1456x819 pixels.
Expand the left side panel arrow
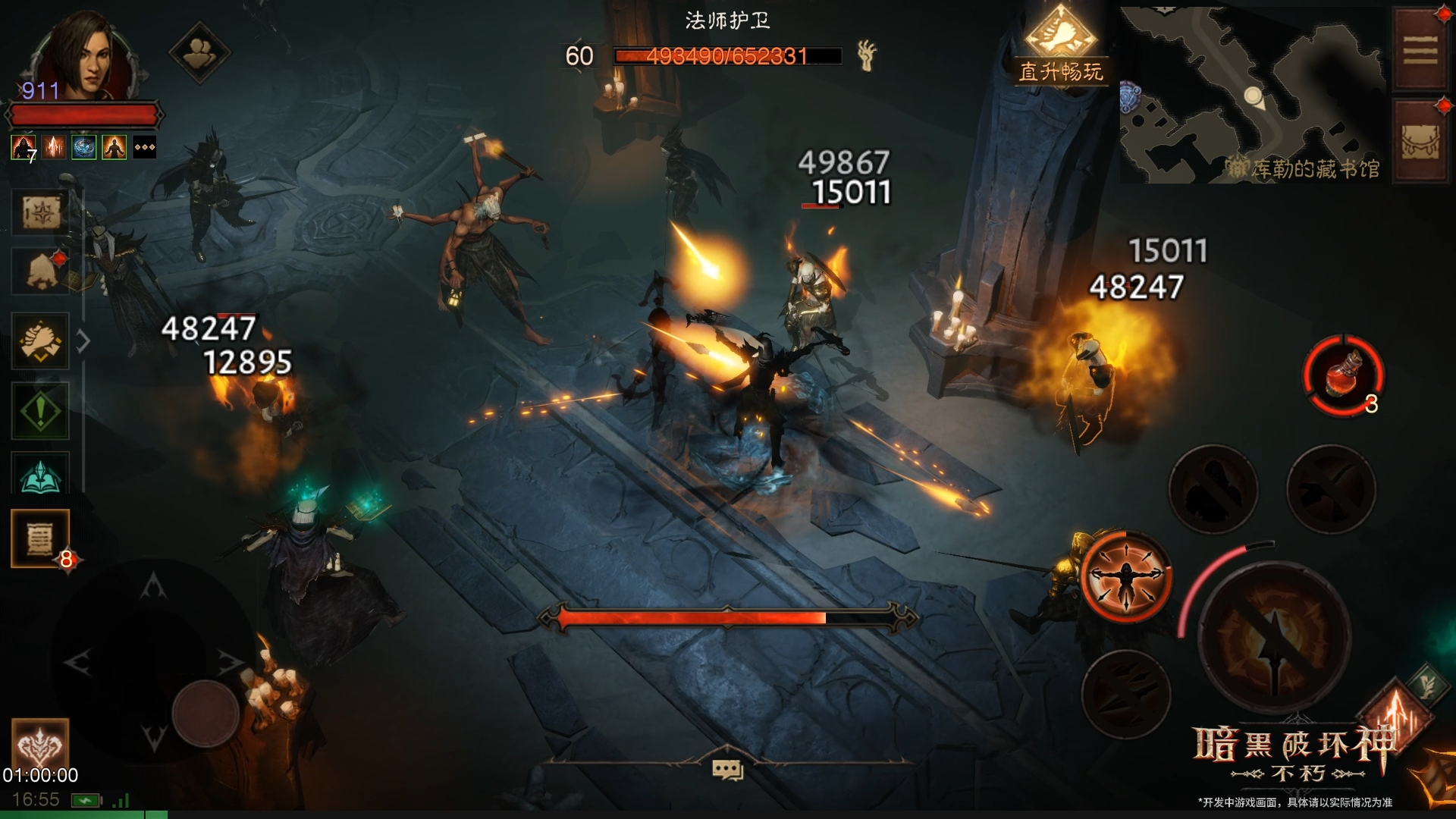83,341
